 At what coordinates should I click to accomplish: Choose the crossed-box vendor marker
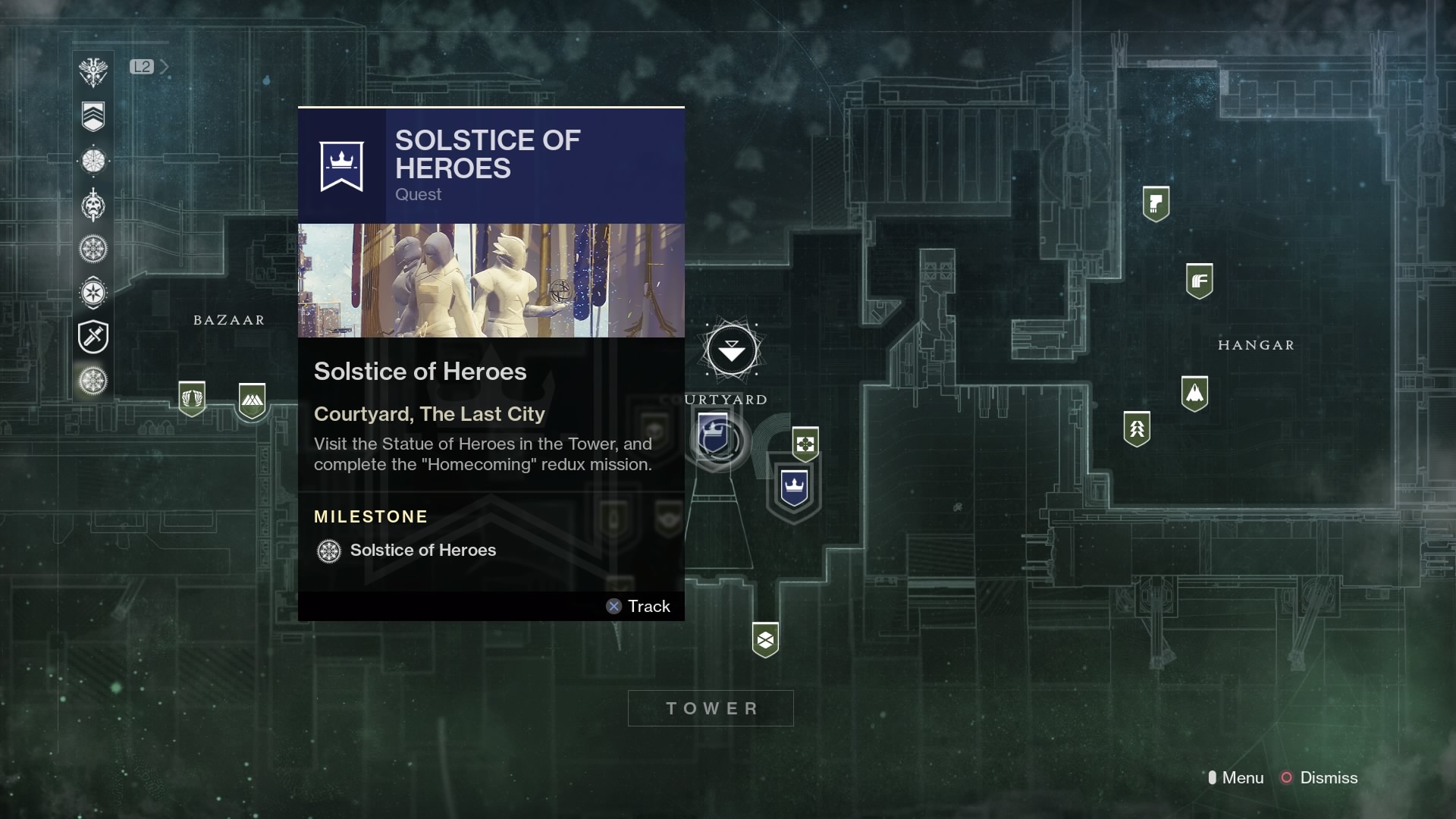[765, 640]
